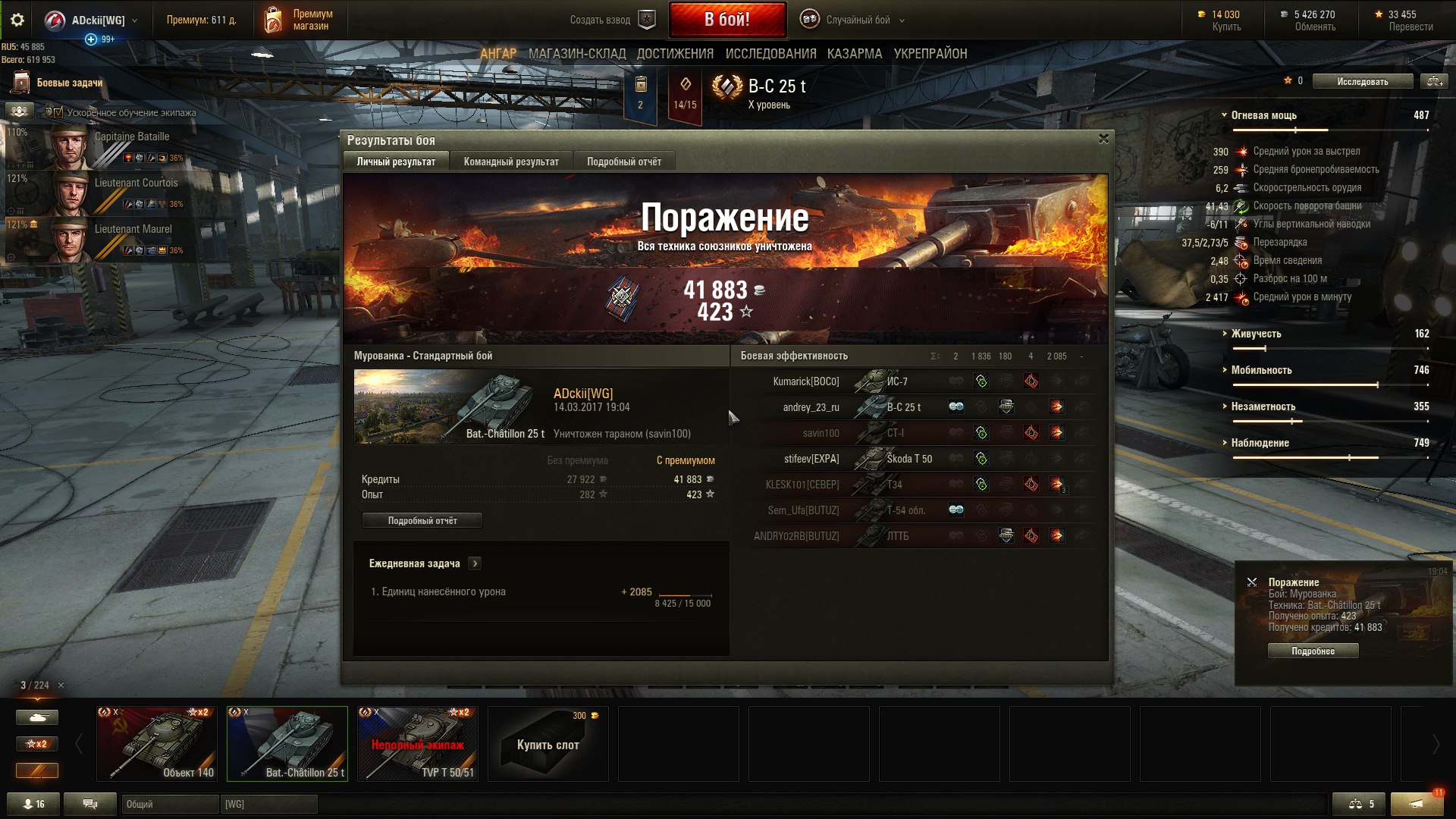
Task: Switch to the 'Командный результат' tab
Action: (x=511, y=162)
